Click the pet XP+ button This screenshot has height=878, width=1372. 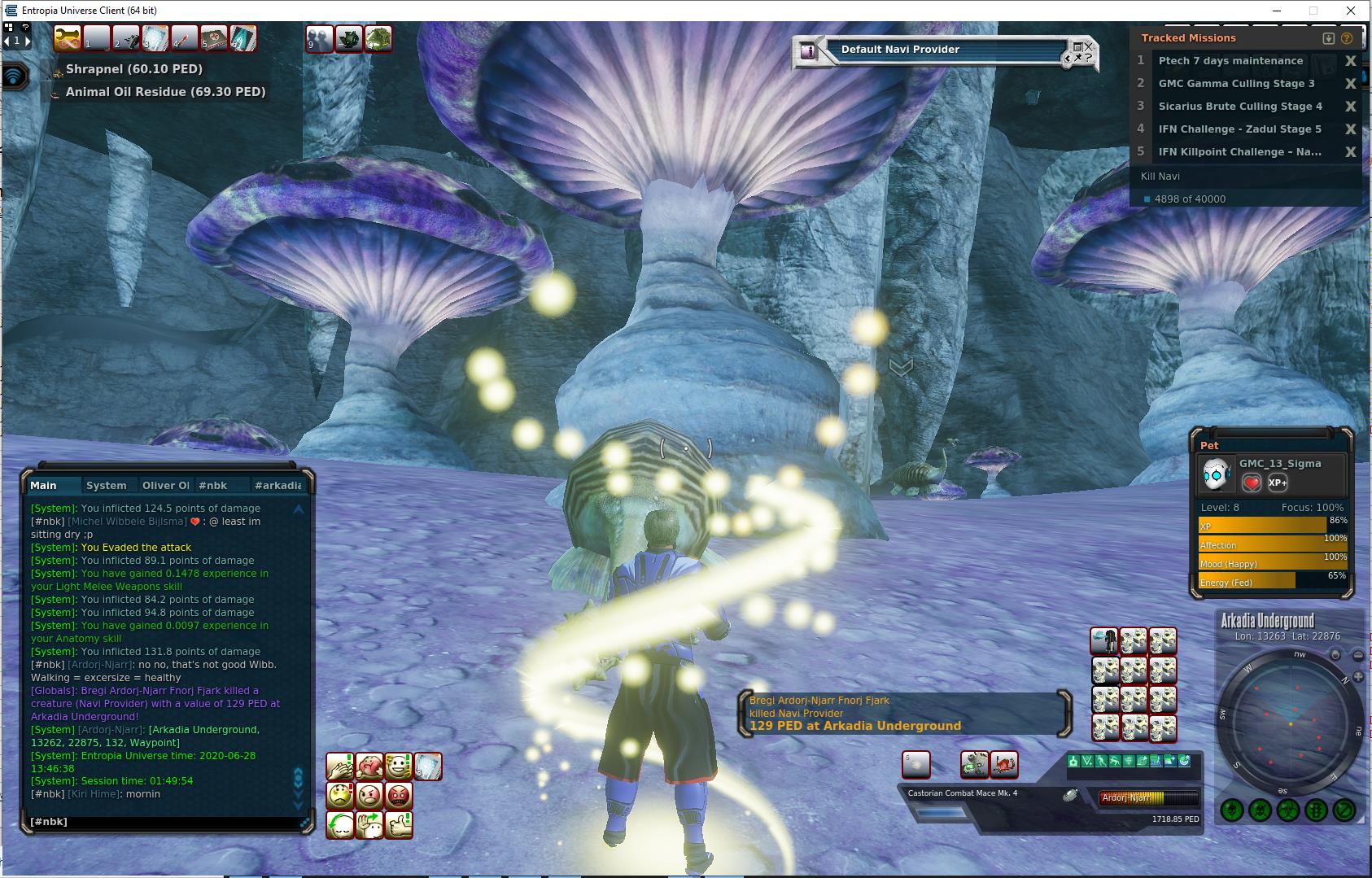click(x=1278, y=483)
